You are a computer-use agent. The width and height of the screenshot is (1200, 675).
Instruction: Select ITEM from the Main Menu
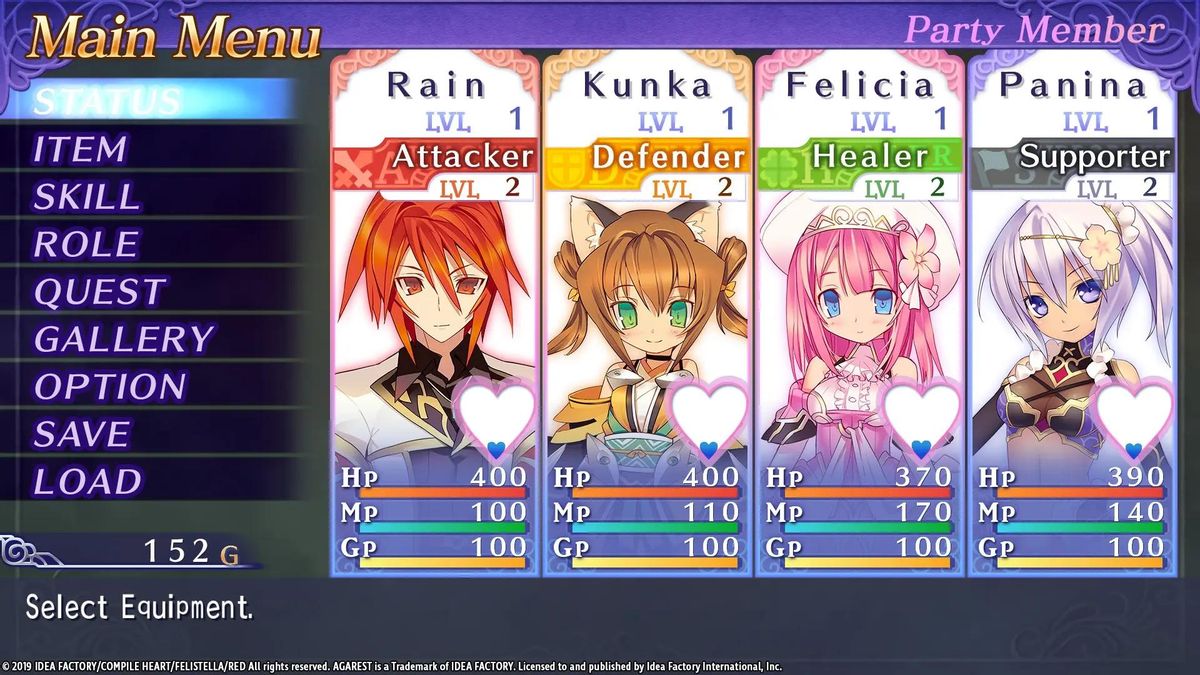[81, 150]
